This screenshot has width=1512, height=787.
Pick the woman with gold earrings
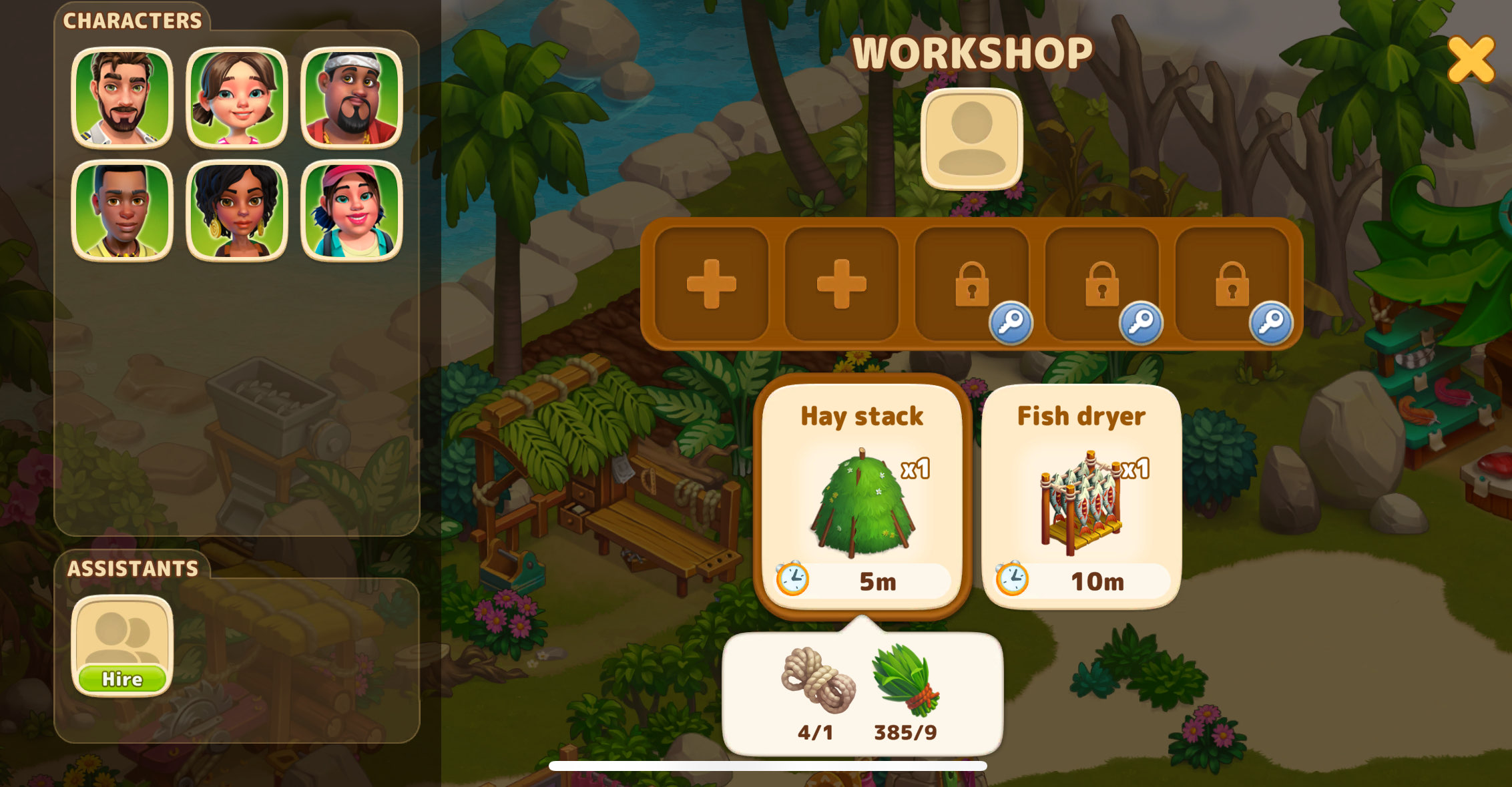[237, 211]
